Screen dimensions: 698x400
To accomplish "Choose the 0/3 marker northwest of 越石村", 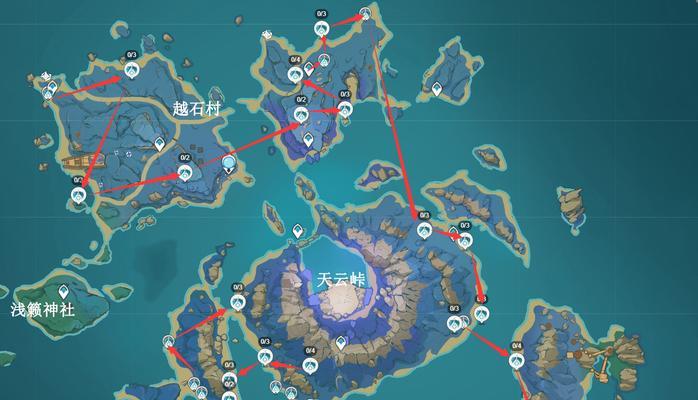I will pyautogui.click(x=131, y=69).
